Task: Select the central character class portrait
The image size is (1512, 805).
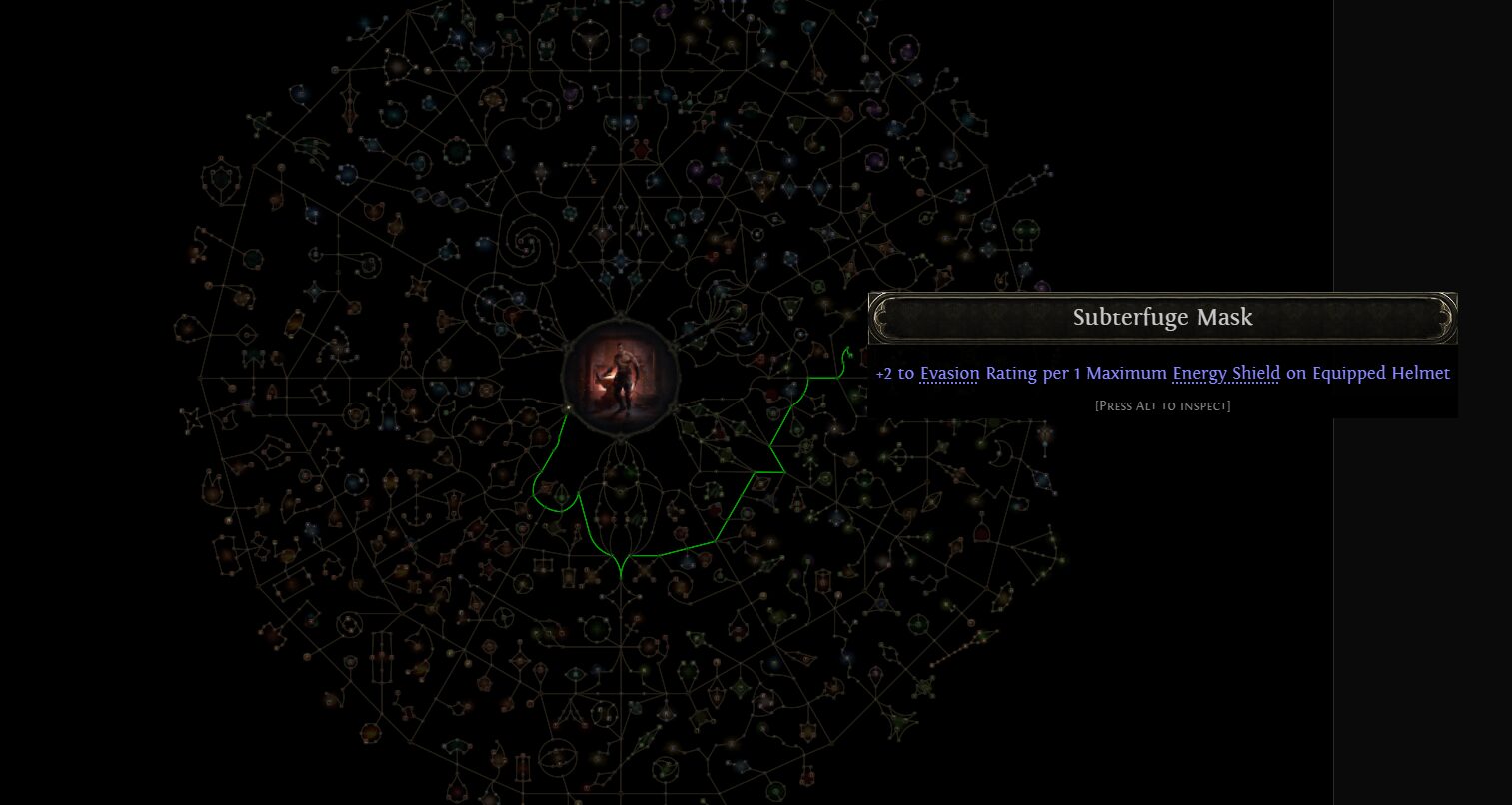Action: point(621,376)
